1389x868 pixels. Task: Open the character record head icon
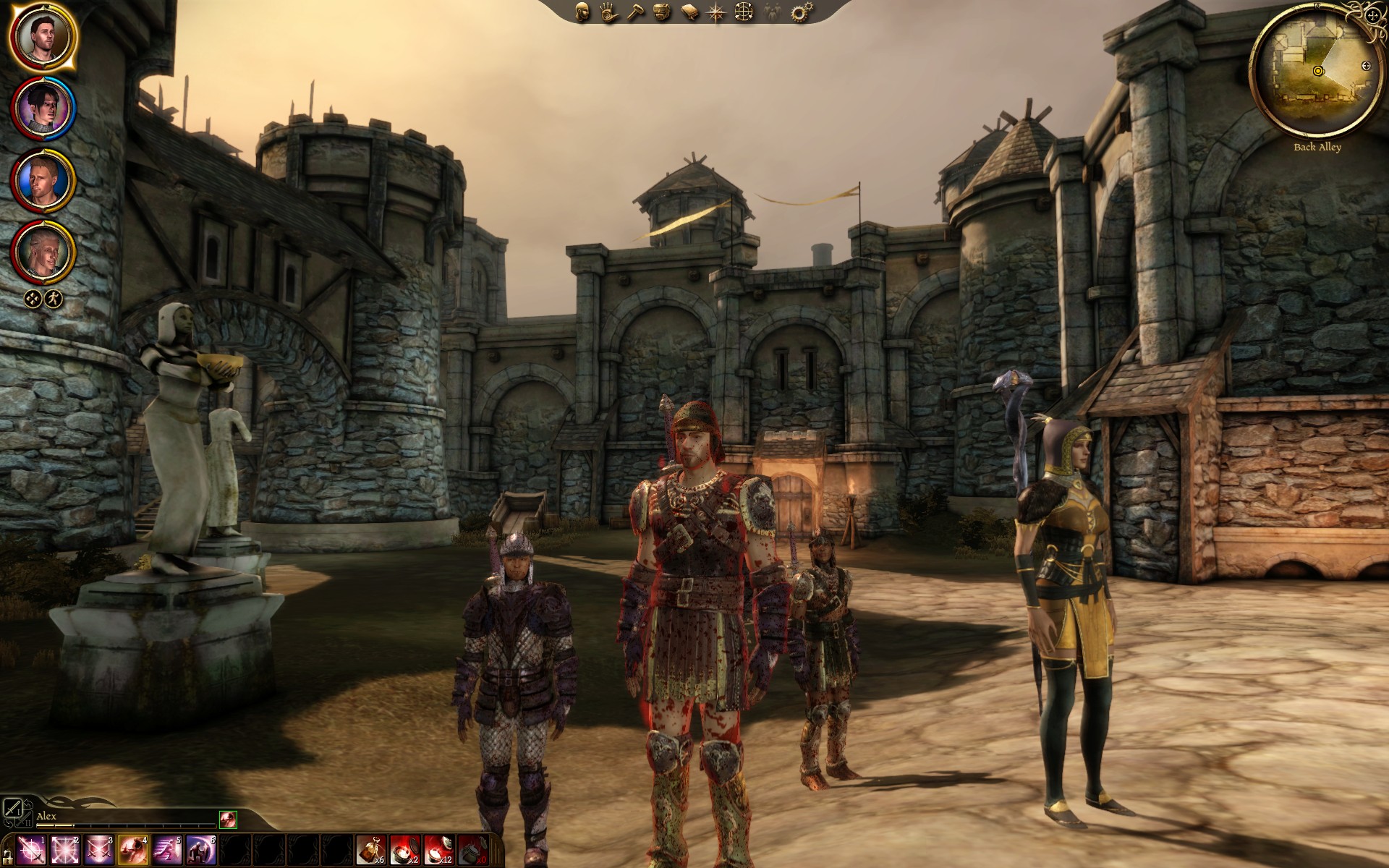click(582, 12)
